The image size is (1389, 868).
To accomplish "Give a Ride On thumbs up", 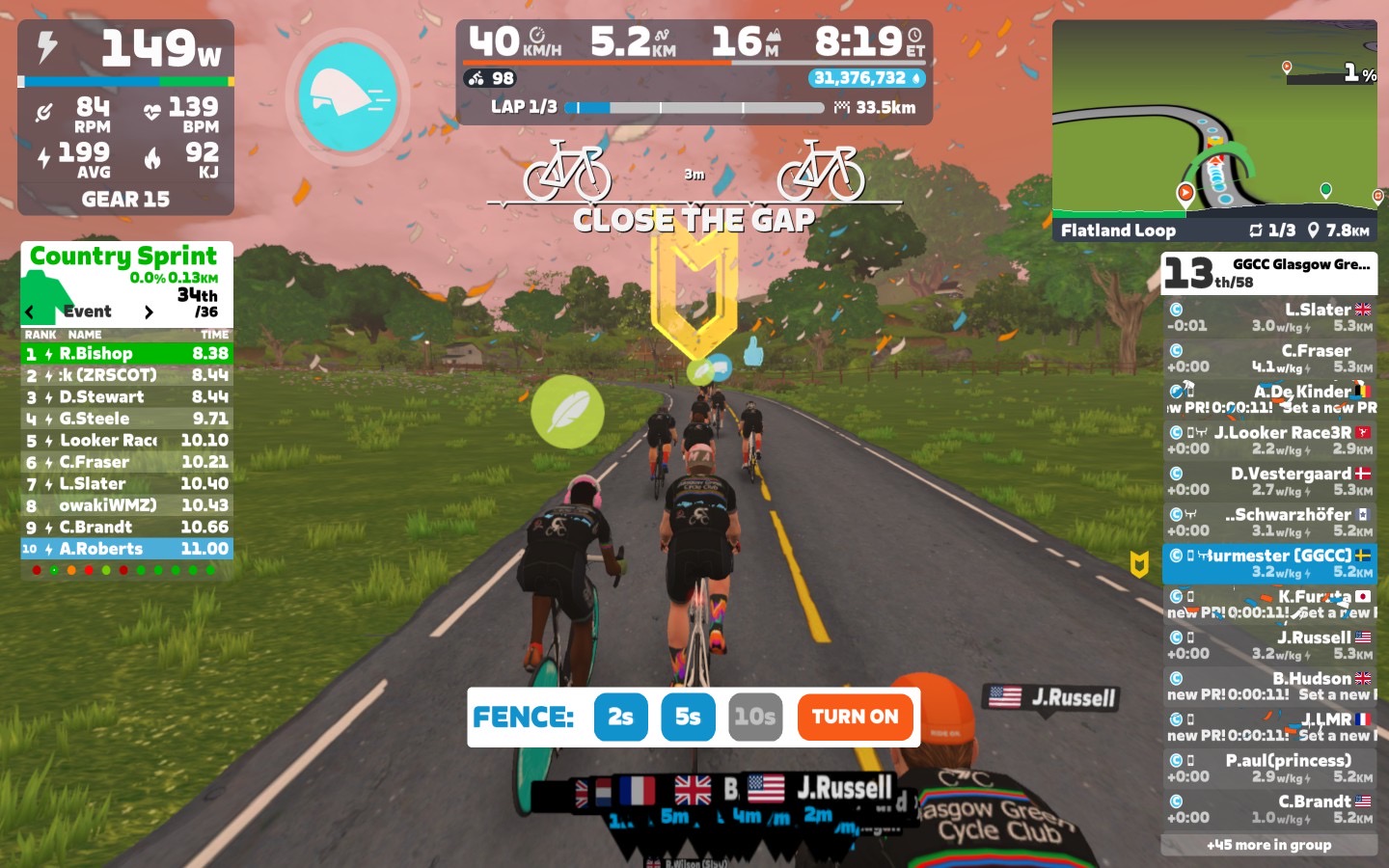I will pyautogui.click(x=753, y=351).
